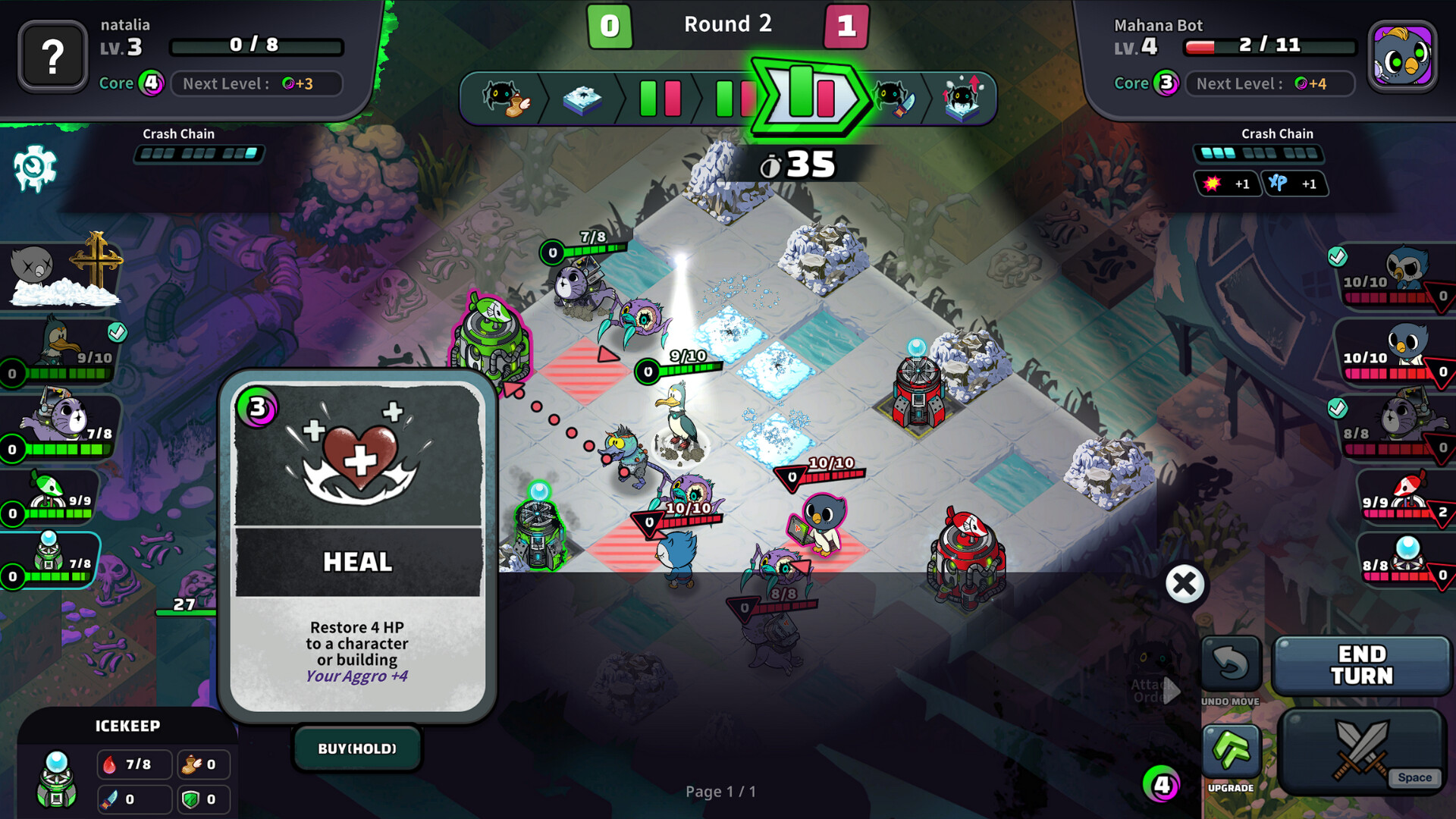Select the knife attack phase on the round timeline

coord(896,99)
